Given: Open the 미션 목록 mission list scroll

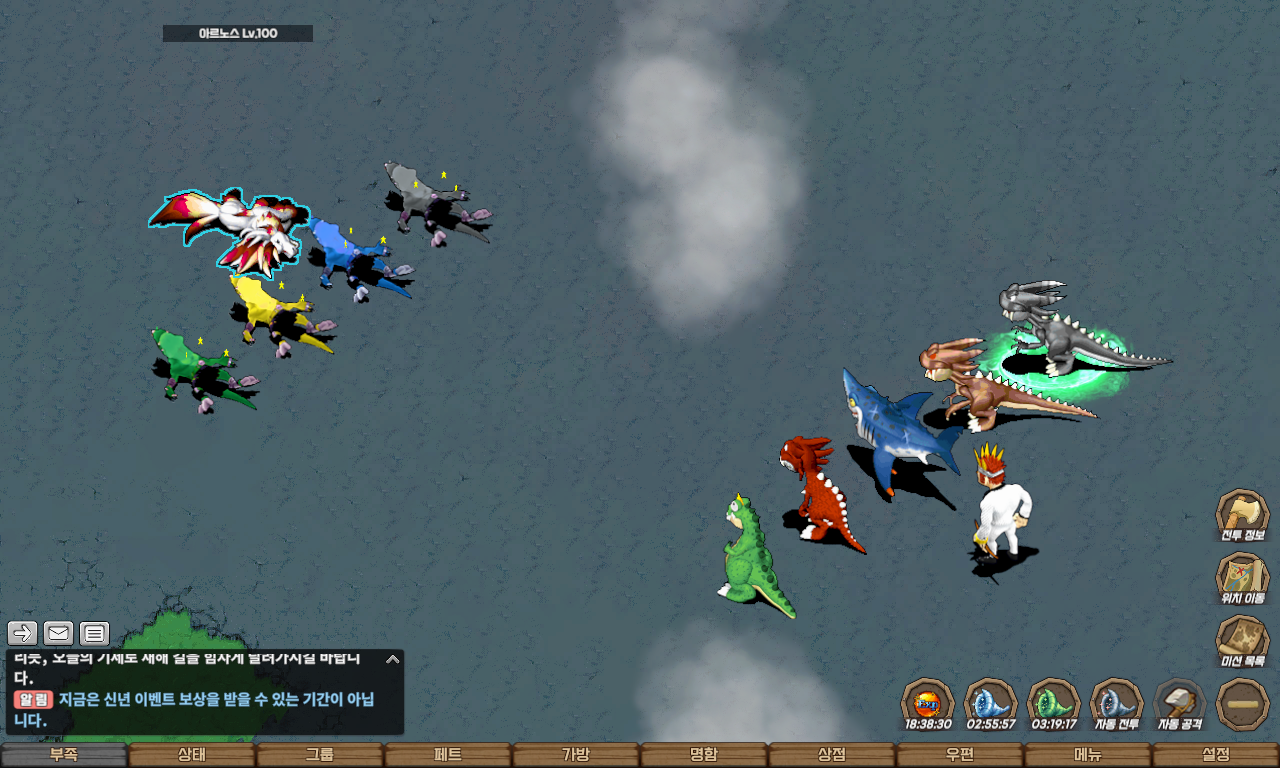Looking at the screenshot, I should click(x=1242, y=640).
